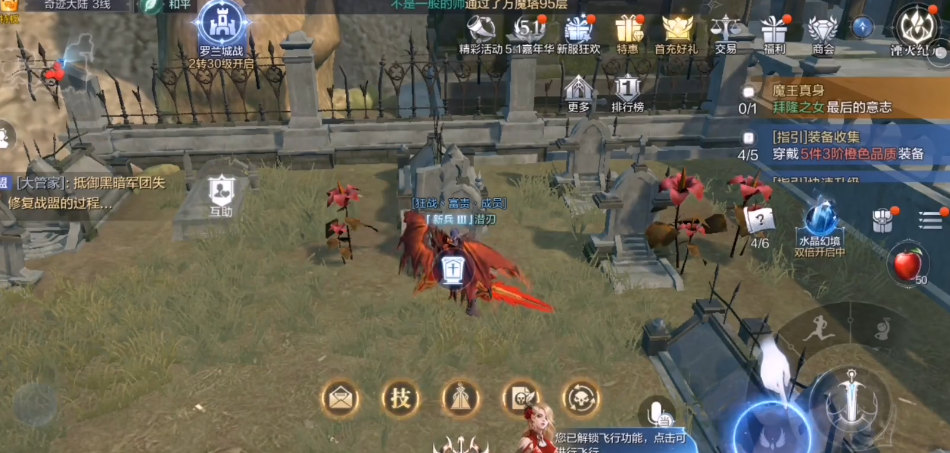Open the 交易 trading menu
Image resolution: width=950 pixels, height=453 pixels.
(x=726, y=32)
